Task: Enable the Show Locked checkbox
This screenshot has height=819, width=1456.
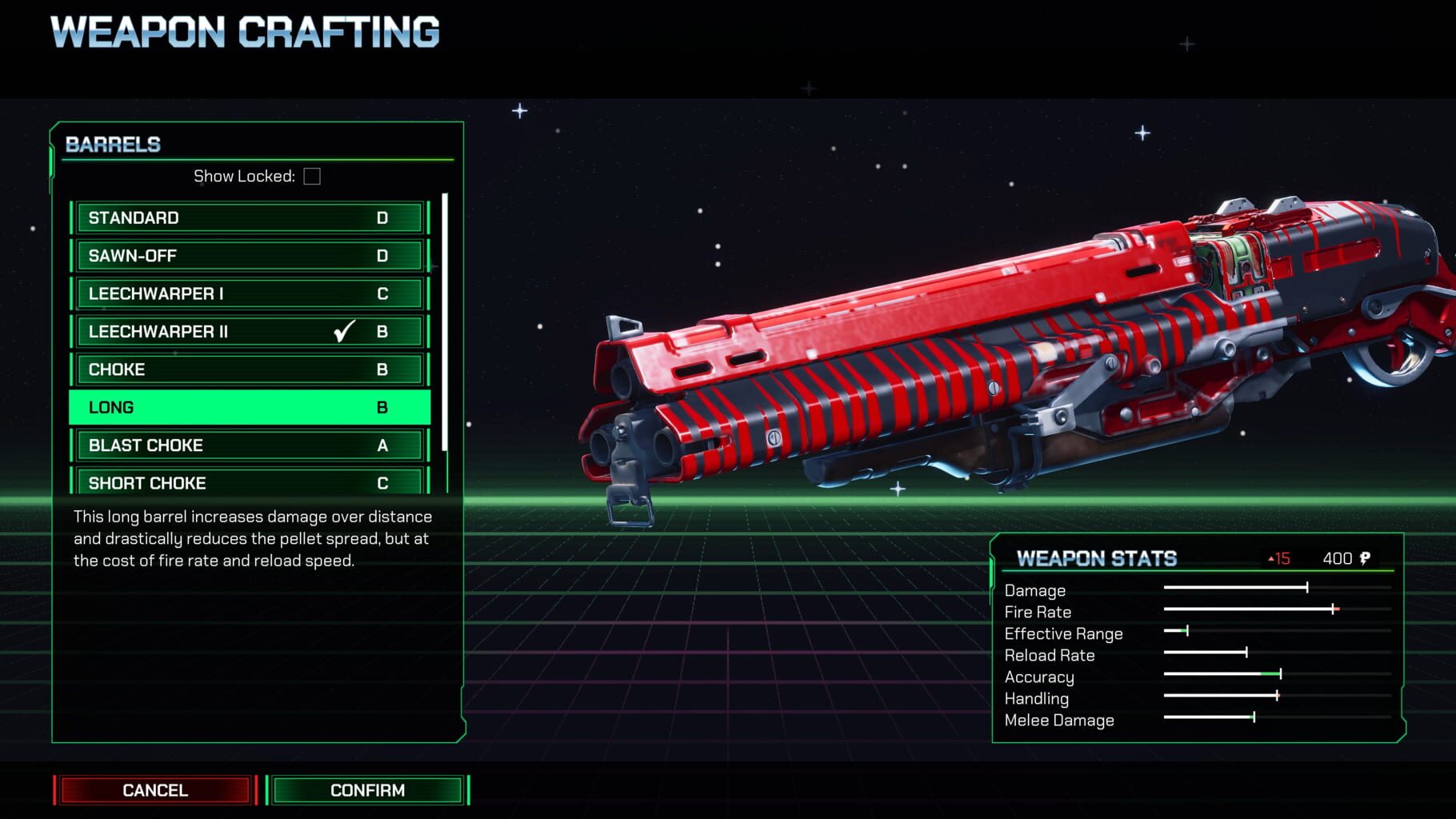Action: tap(313, 177)
